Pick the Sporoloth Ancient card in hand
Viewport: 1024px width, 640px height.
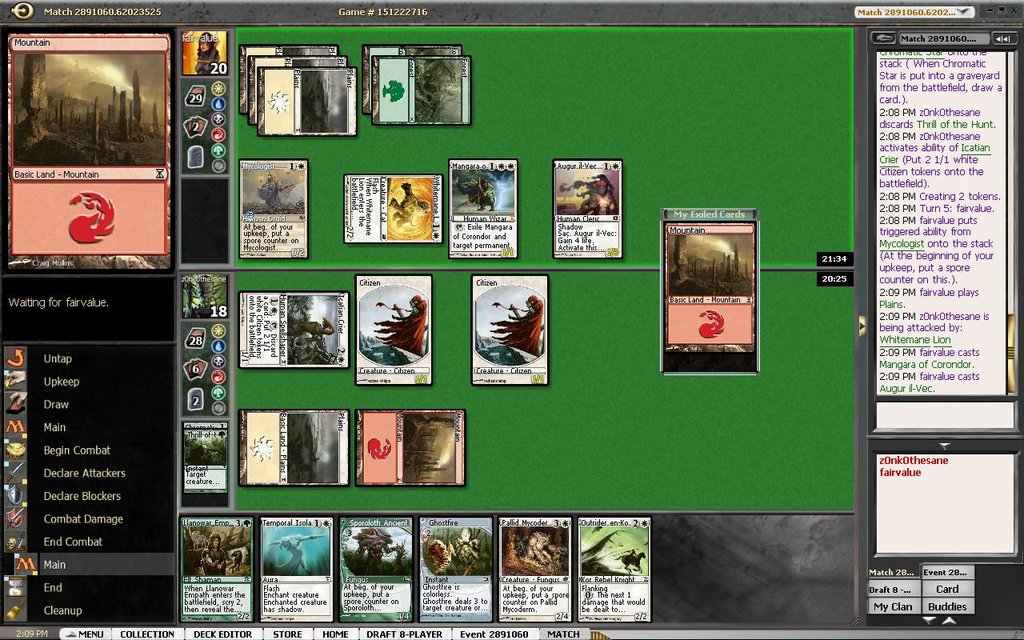(x=375, y=568)
